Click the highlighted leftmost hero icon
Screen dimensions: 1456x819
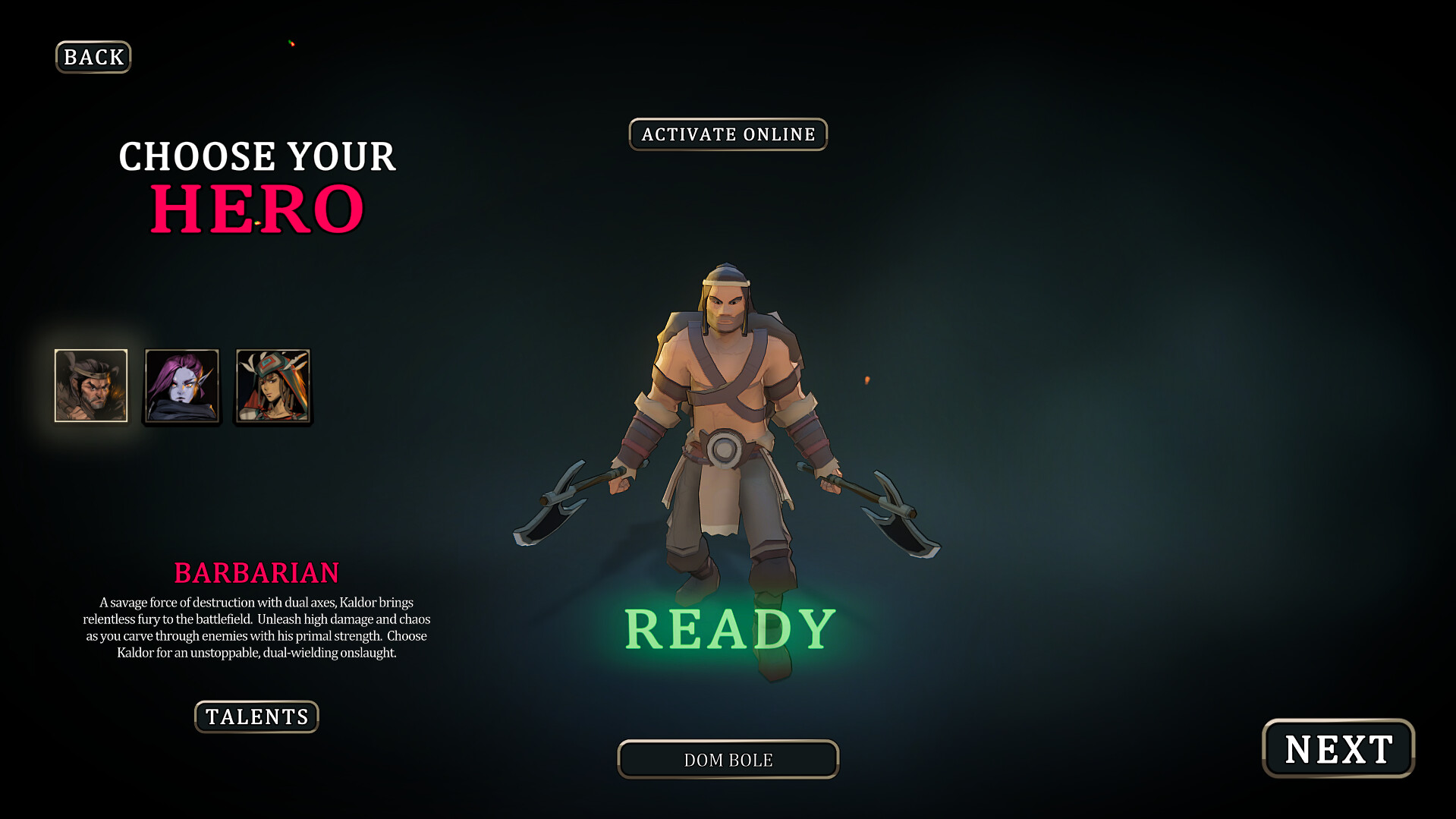[90, 386]
